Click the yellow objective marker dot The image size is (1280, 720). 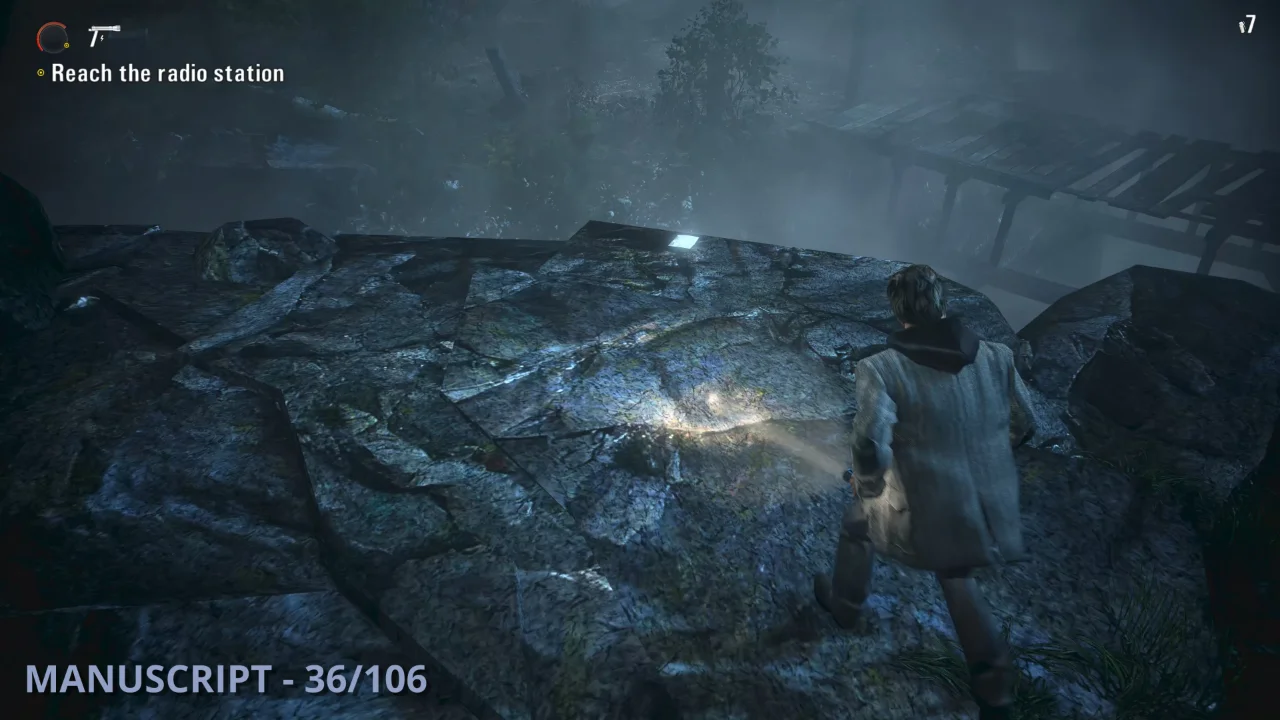41,72
